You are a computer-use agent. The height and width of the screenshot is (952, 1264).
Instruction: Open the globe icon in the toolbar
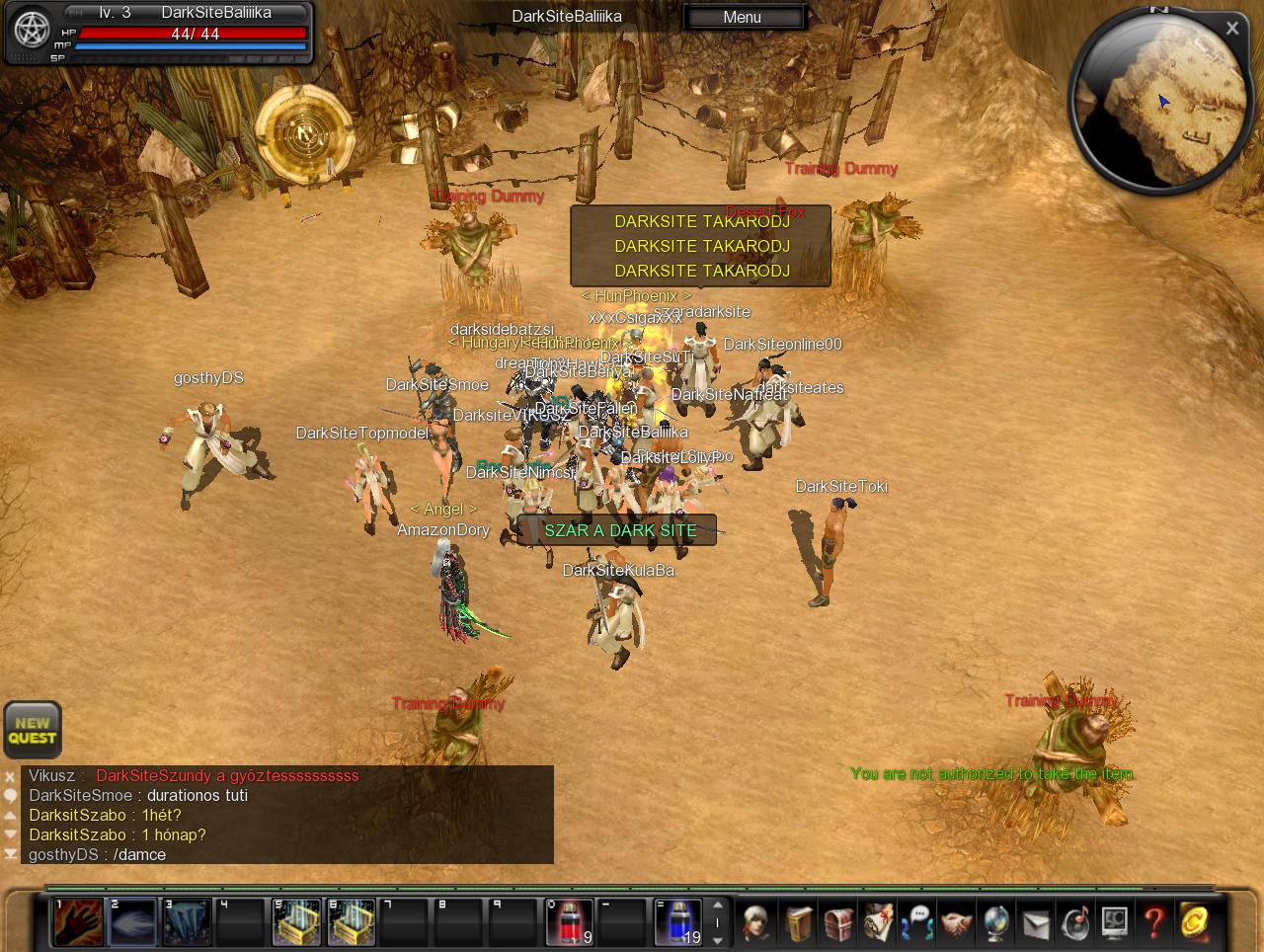[x=995, y=922]
